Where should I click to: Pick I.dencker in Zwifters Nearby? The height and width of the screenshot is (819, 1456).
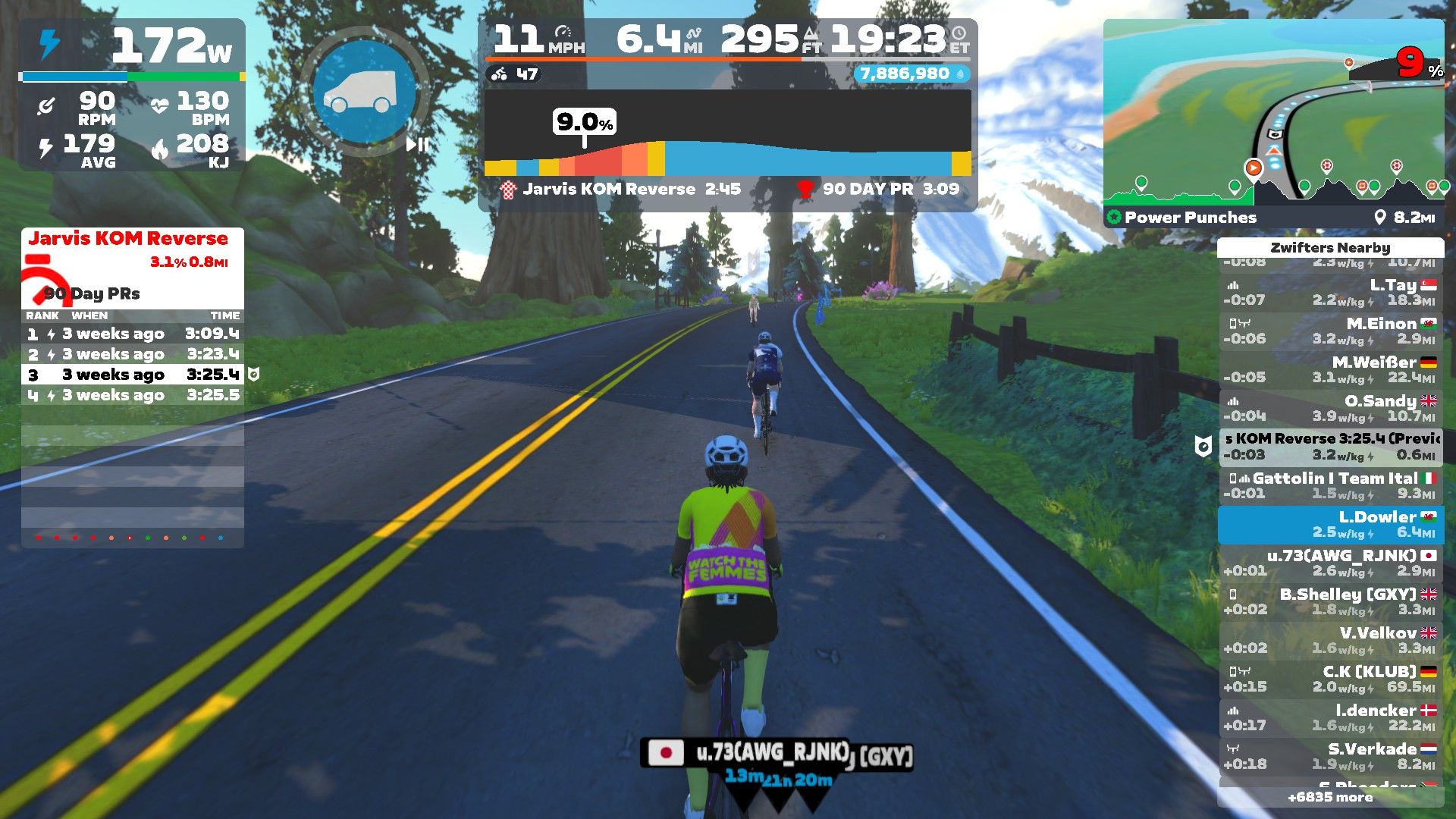[x=1331, y=718]
